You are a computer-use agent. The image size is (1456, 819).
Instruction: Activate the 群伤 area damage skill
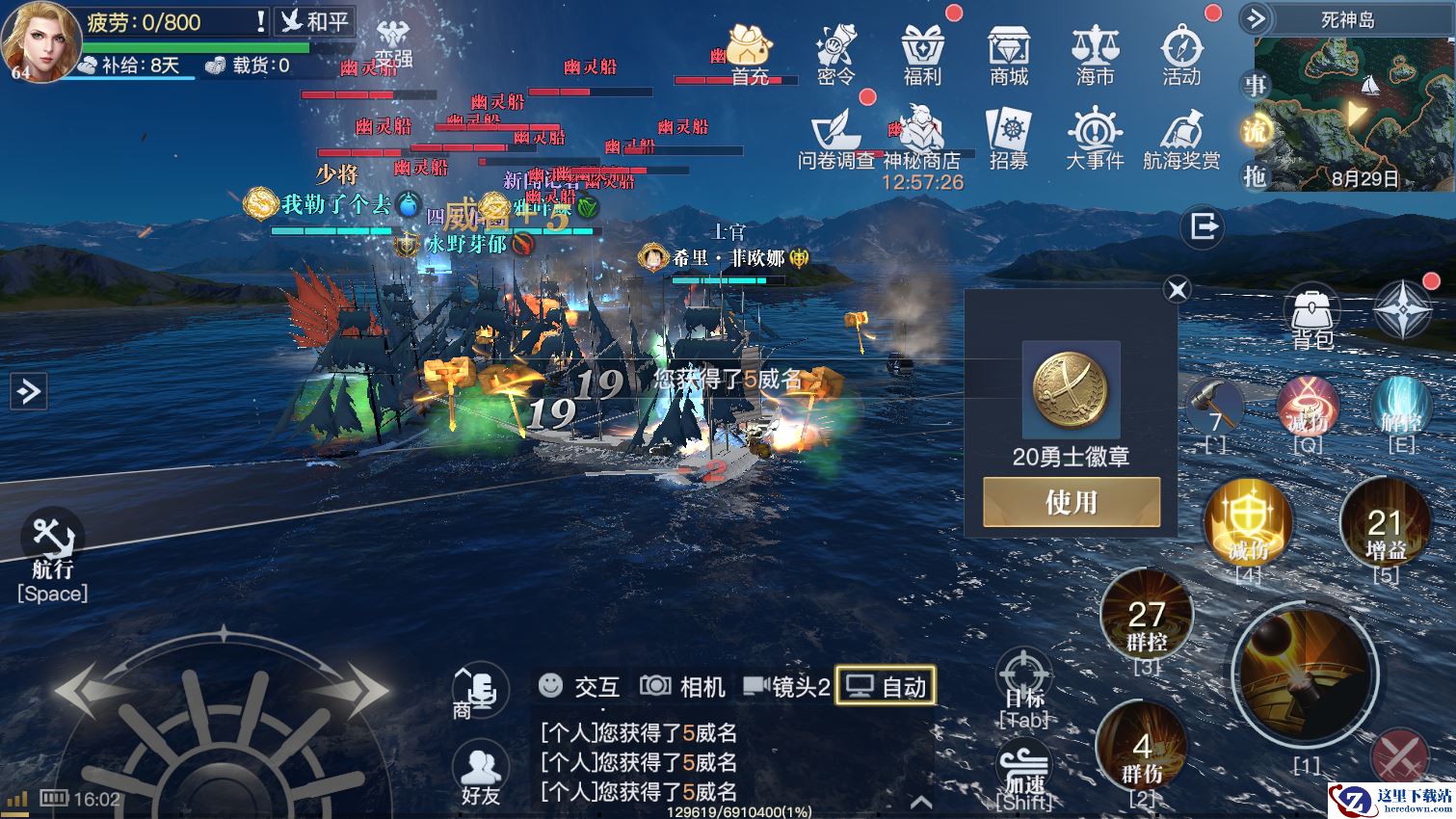click(x=1142, y=752)
